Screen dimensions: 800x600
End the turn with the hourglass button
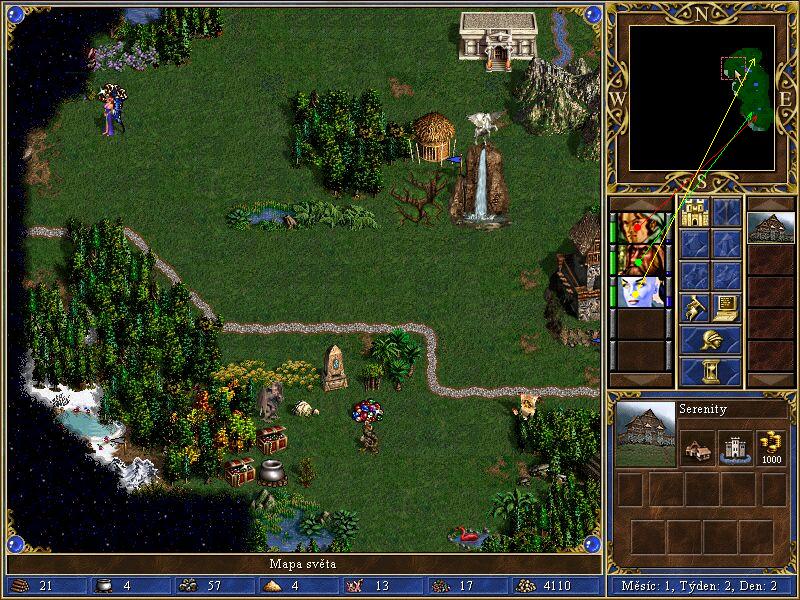(x=711, y=372)
